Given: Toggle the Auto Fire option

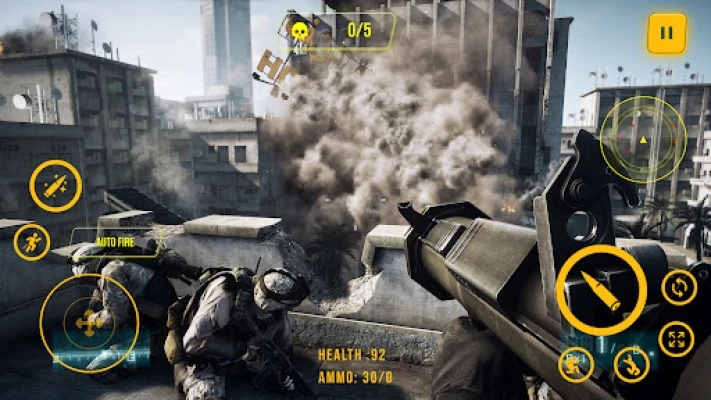Looking at the screenshot, I should coord(115,243).
